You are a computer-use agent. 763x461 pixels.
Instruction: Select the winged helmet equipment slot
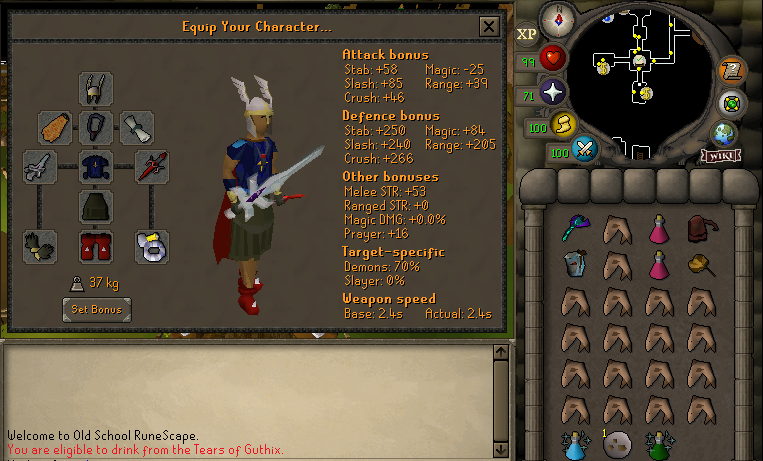(96, 89)
